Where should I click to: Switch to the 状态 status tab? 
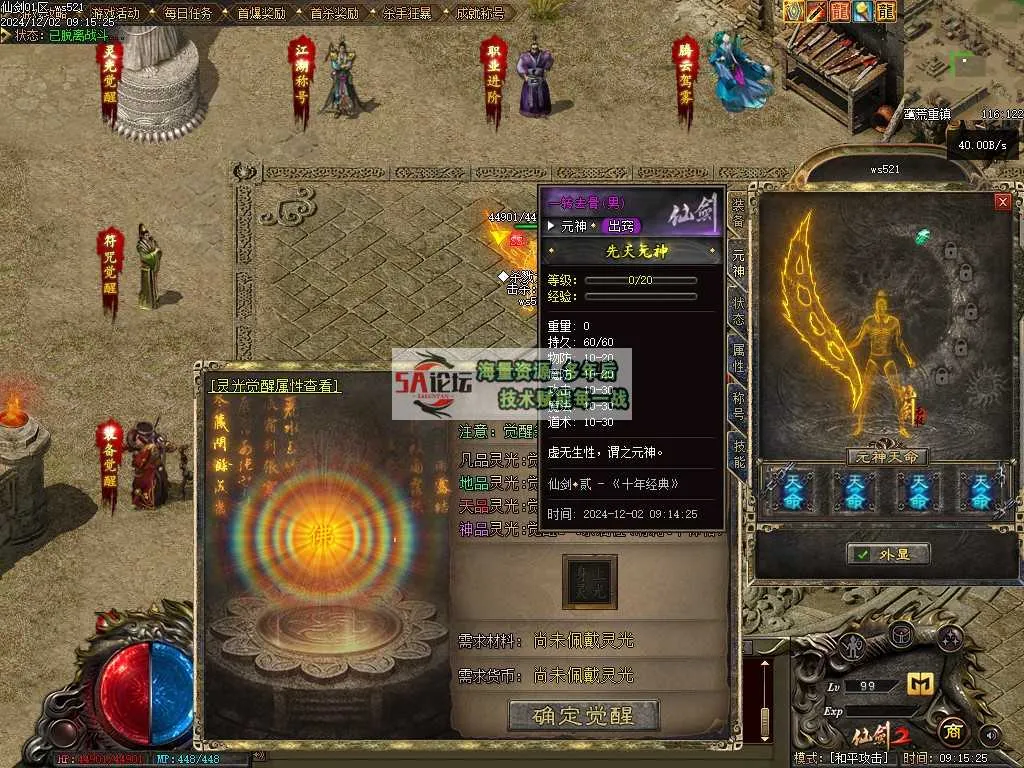738,309
